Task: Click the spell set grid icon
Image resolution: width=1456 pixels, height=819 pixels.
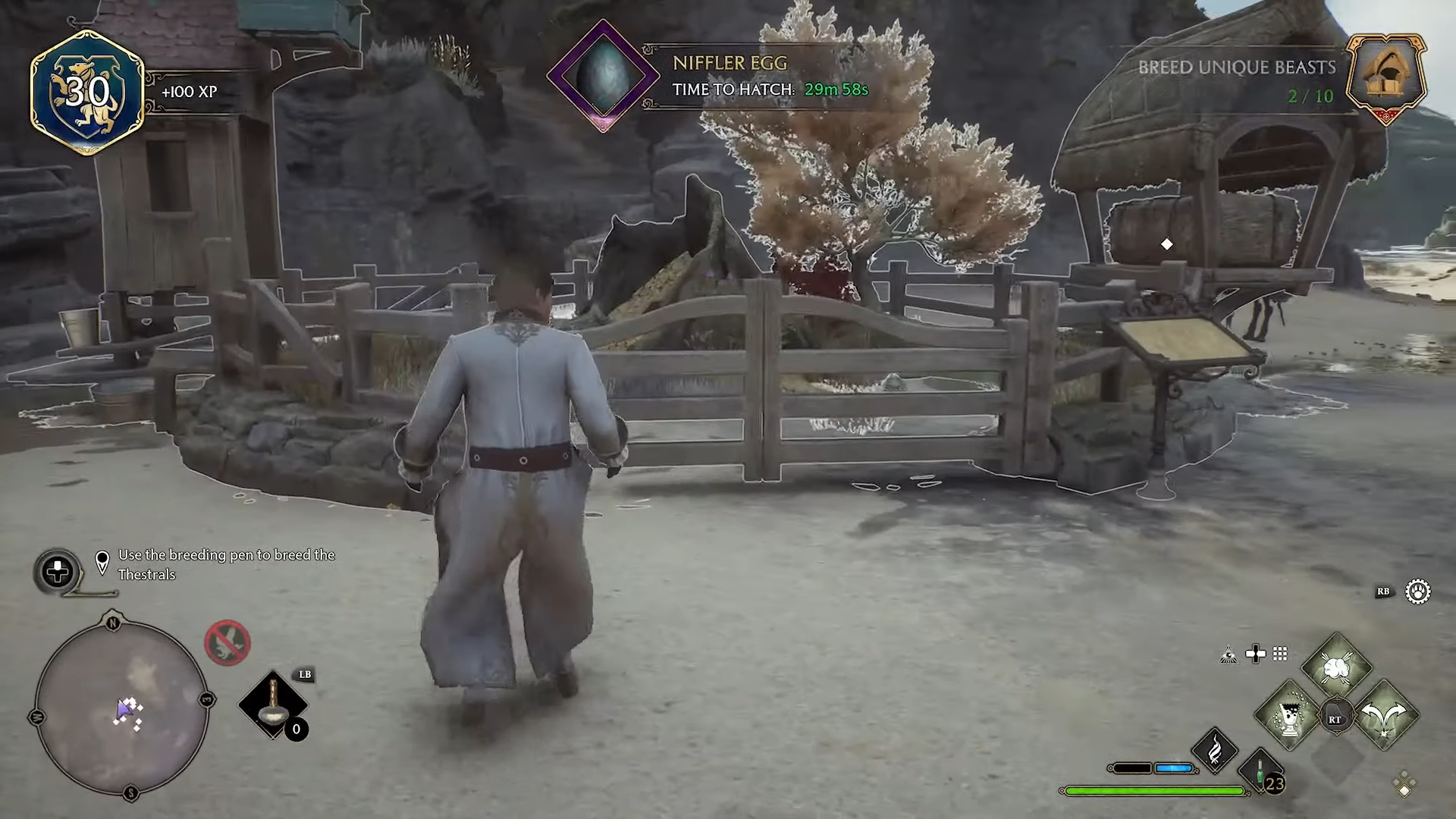Action: (x=1280, y=654)
